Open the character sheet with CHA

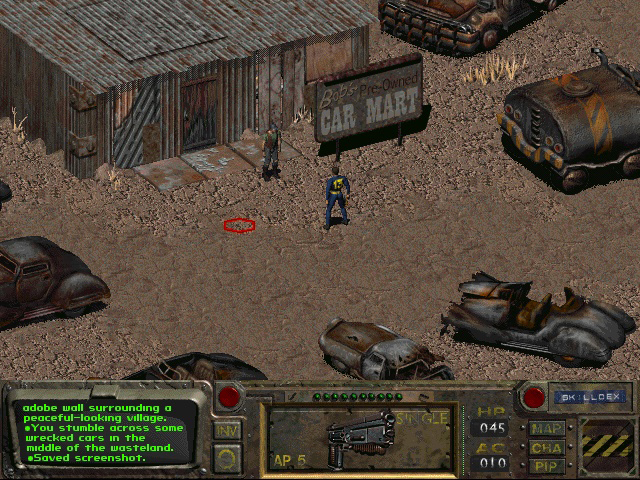pos(547,447)
